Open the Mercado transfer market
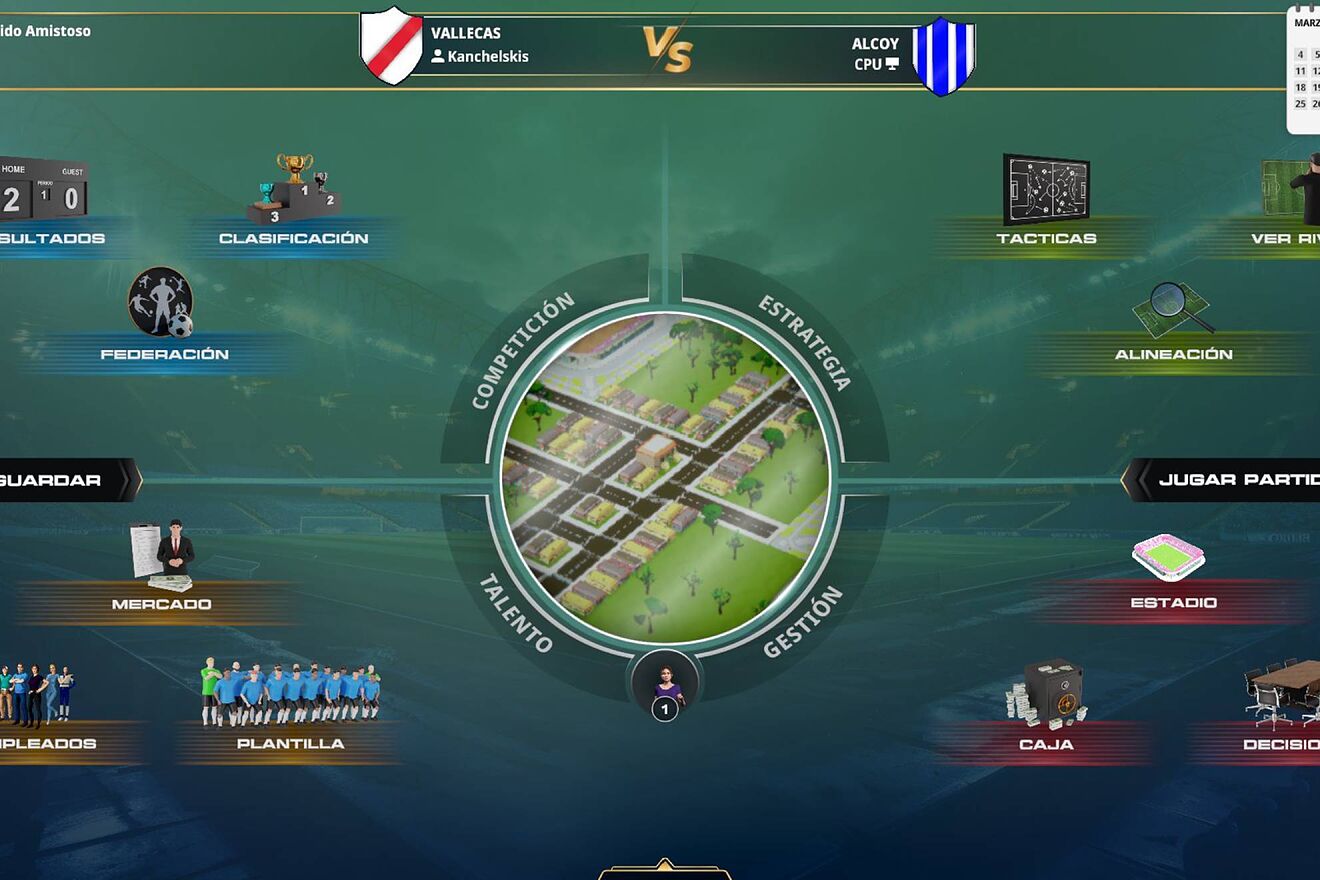Screen dimensions: 1320x880 (x=161, y=603)
